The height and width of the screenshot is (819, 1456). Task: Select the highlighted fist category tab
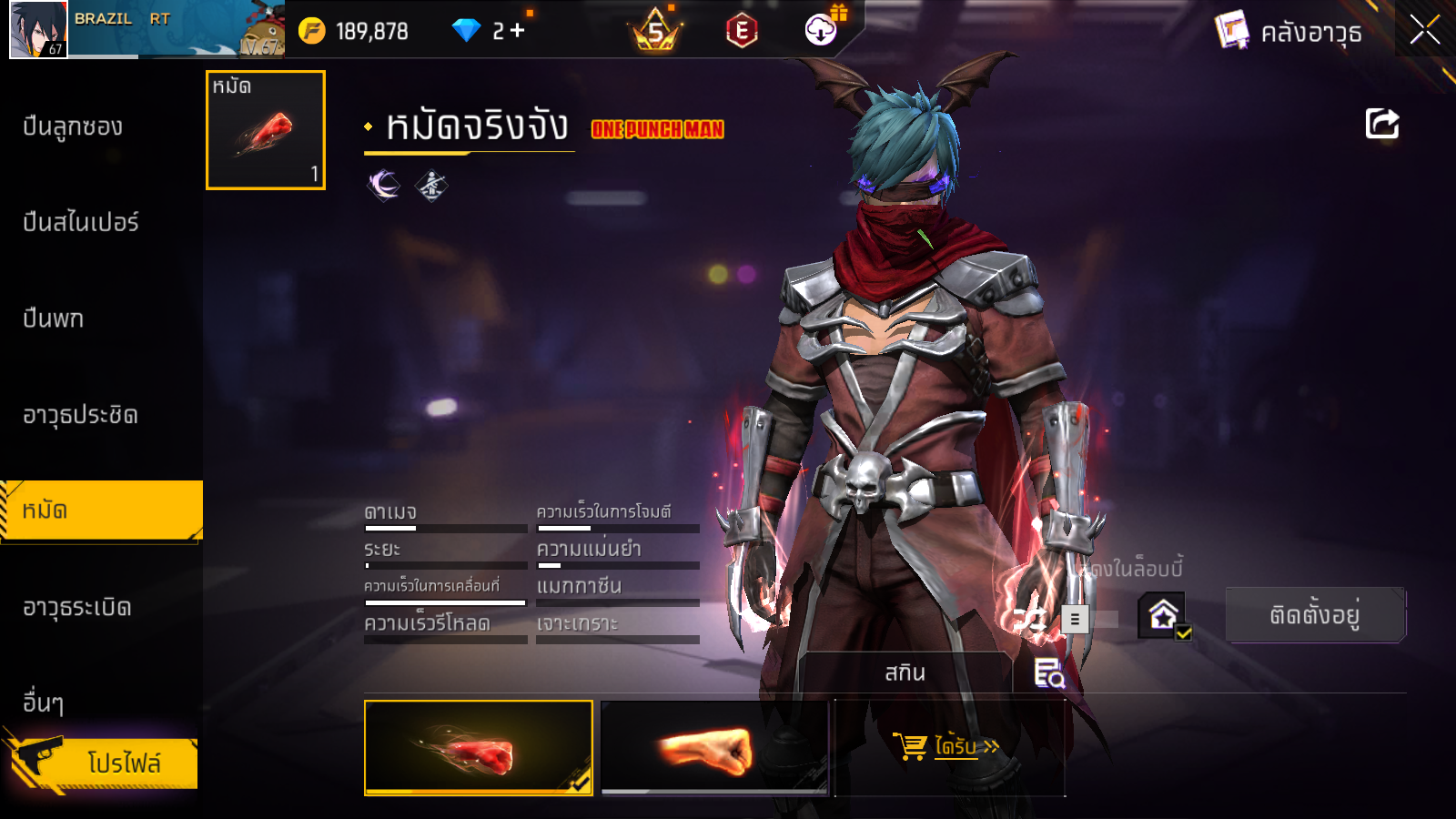tap(100, 511)
